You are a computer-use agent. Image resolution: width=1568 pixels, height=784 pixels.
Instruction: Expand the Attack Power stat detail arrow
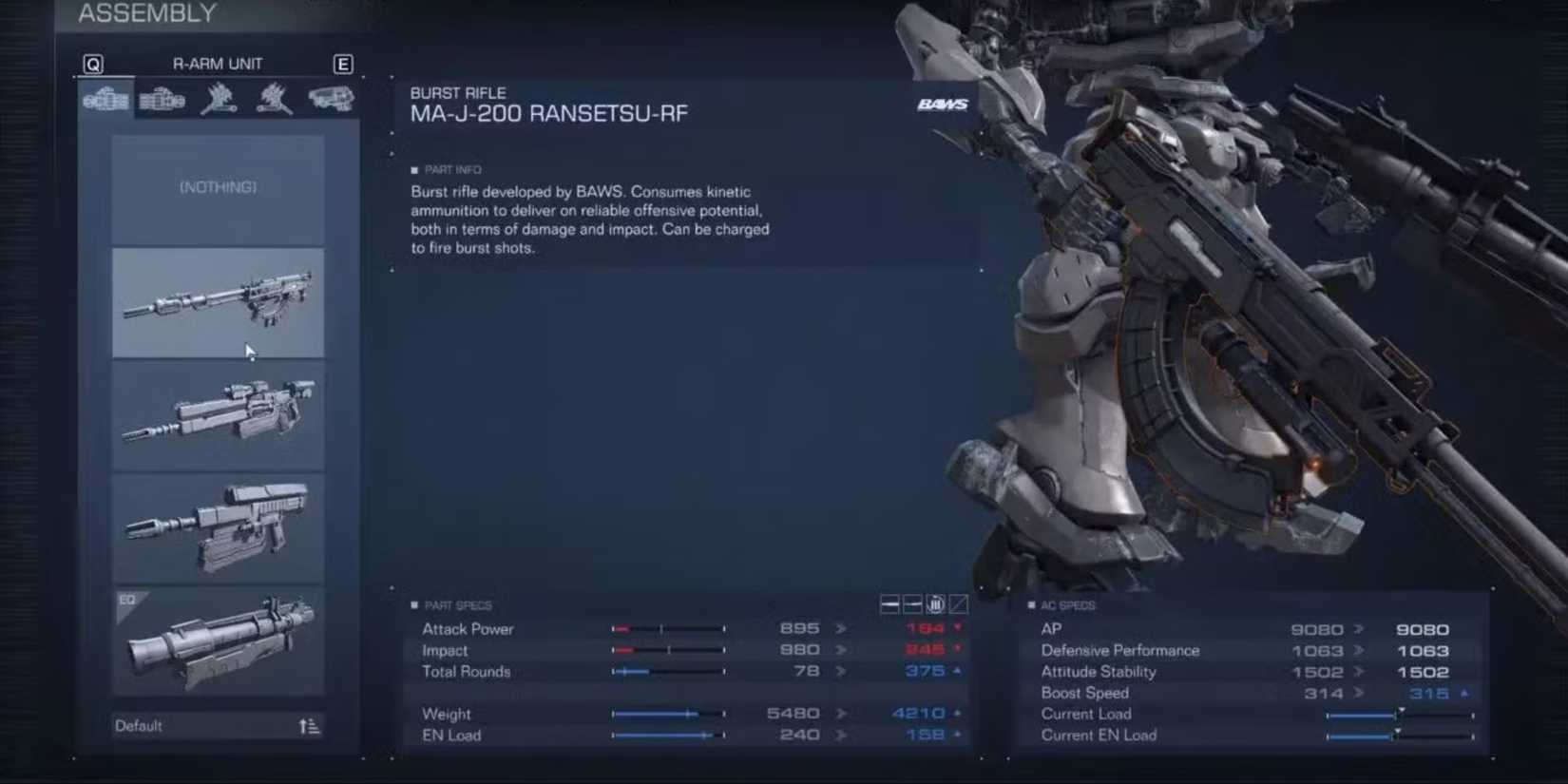[x=840, y=628]
